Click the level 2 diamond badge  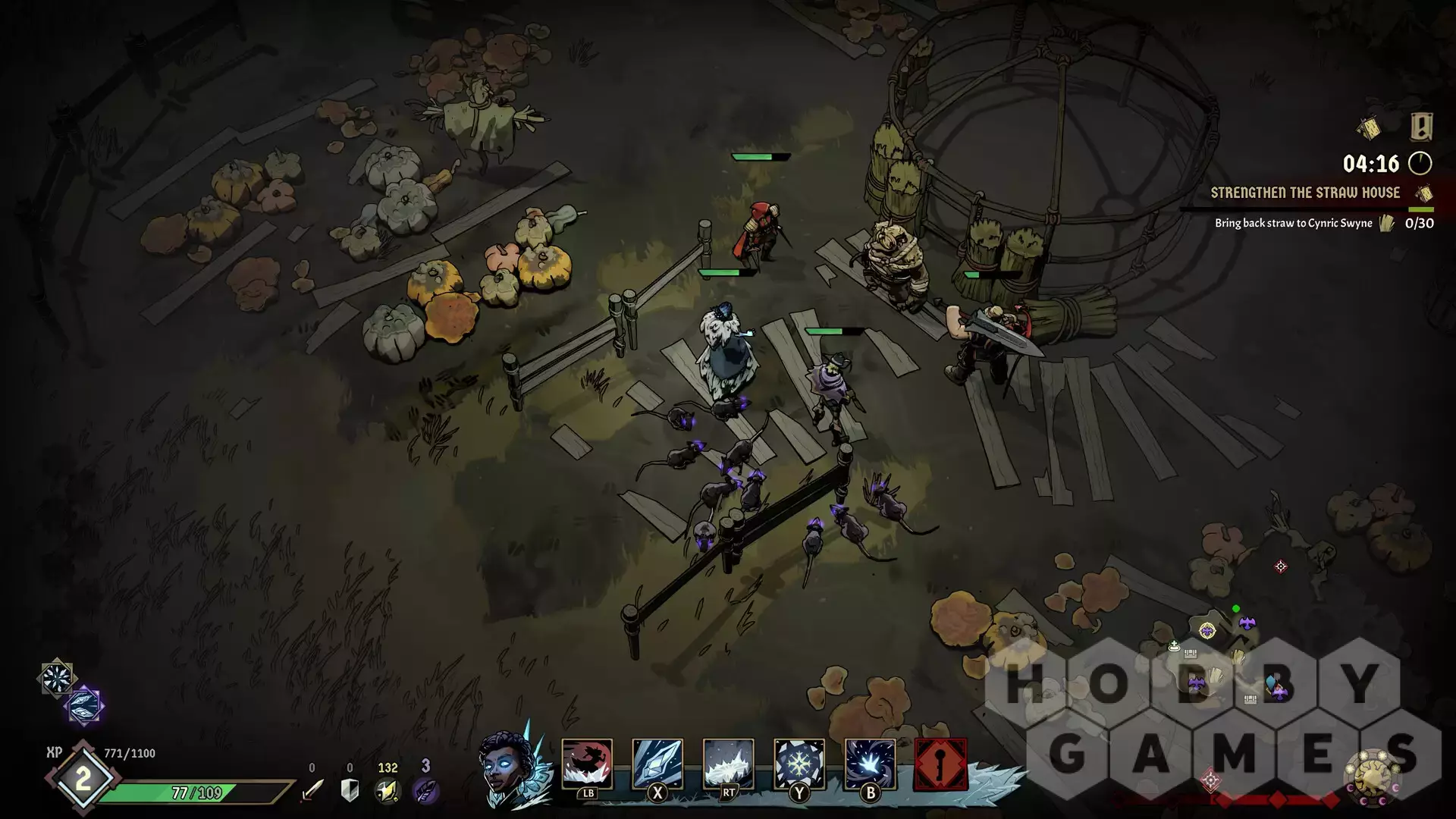click(x=82, y=779)
